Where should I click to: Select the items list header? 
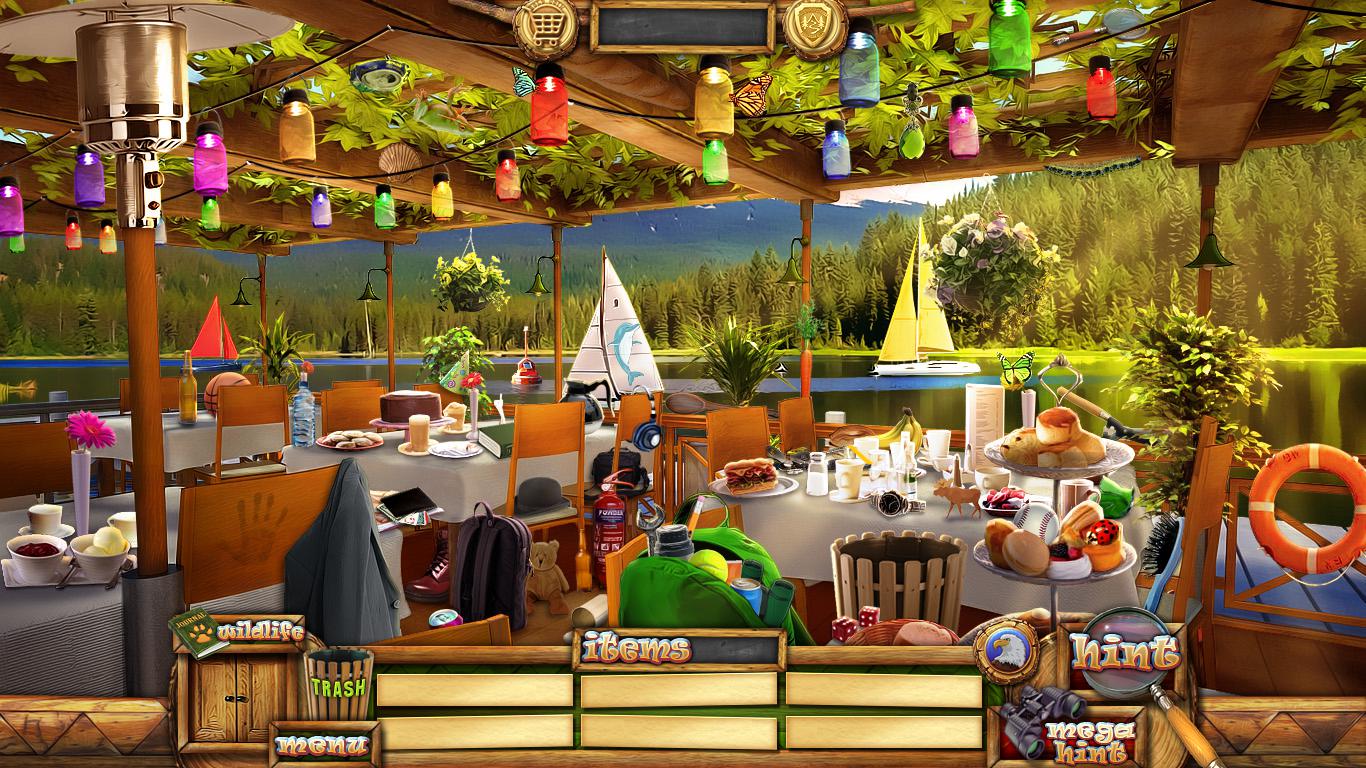point(638,649)
